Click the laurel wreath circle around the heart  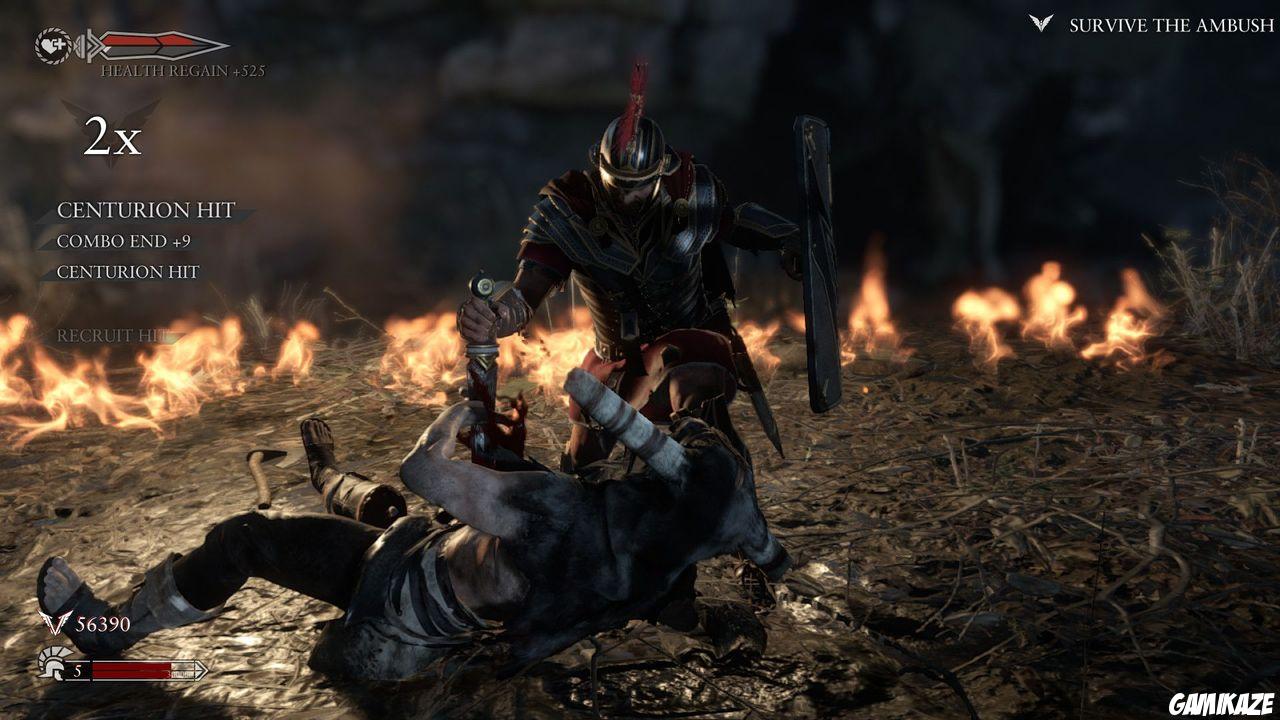point(52,30)
